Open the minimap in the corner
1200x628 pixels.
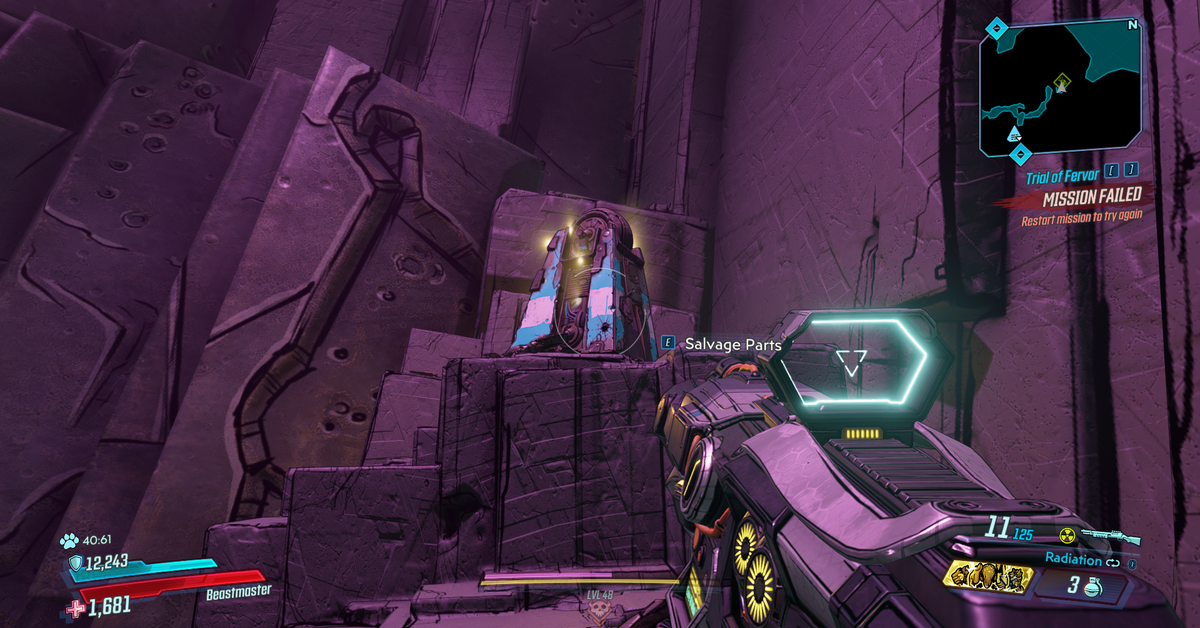coord(1062,88)
